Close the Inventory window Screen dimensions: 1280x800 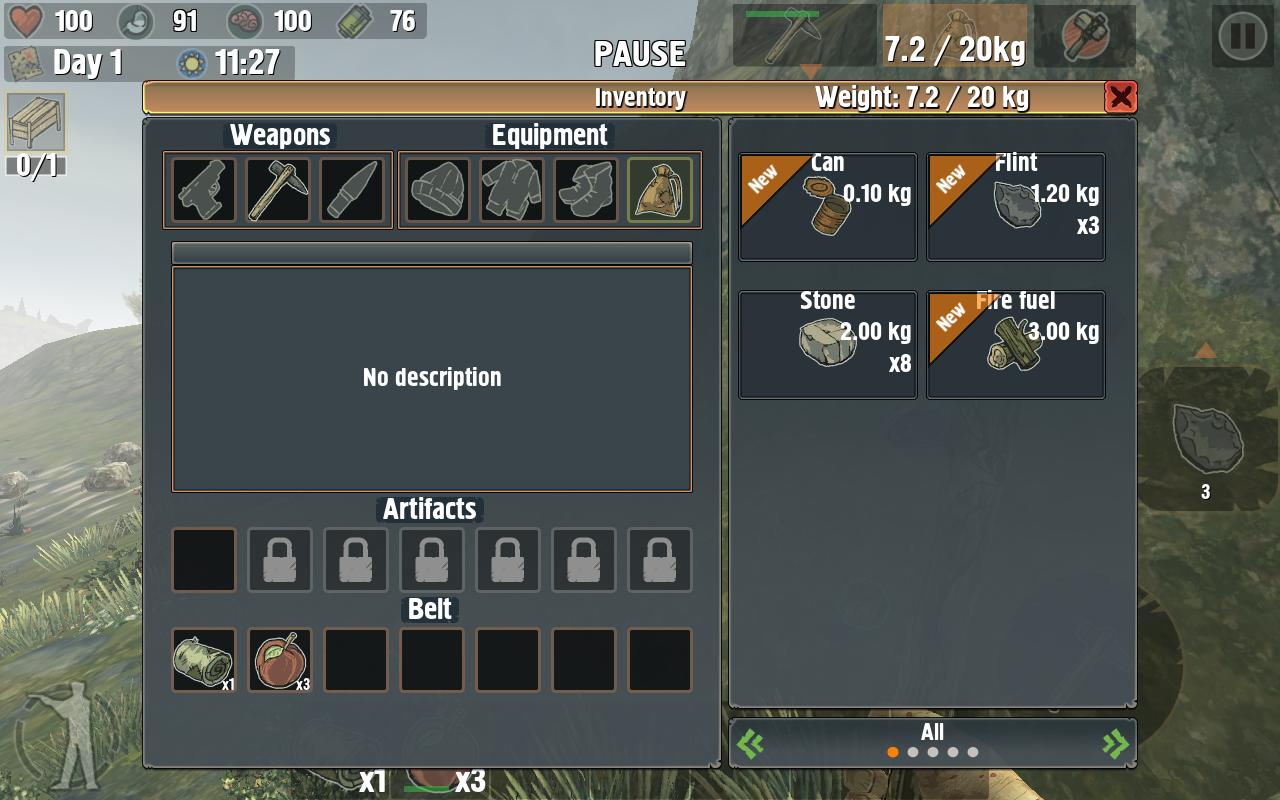1120,97
